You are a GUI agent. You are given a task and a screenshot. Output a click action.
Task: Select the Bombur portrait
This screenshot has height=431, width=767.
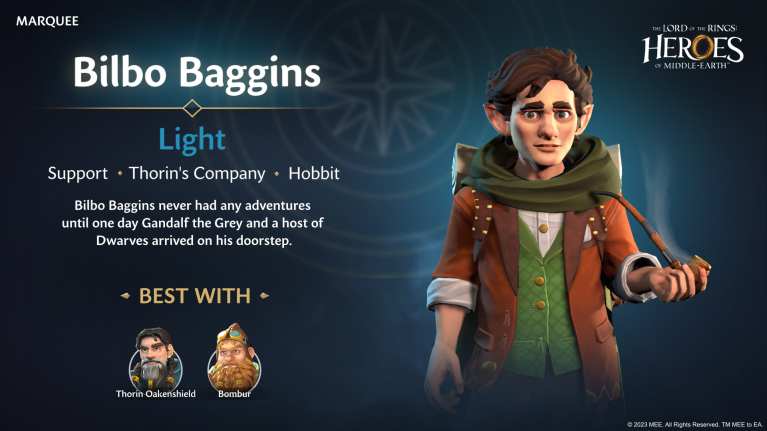coord(232,357)
